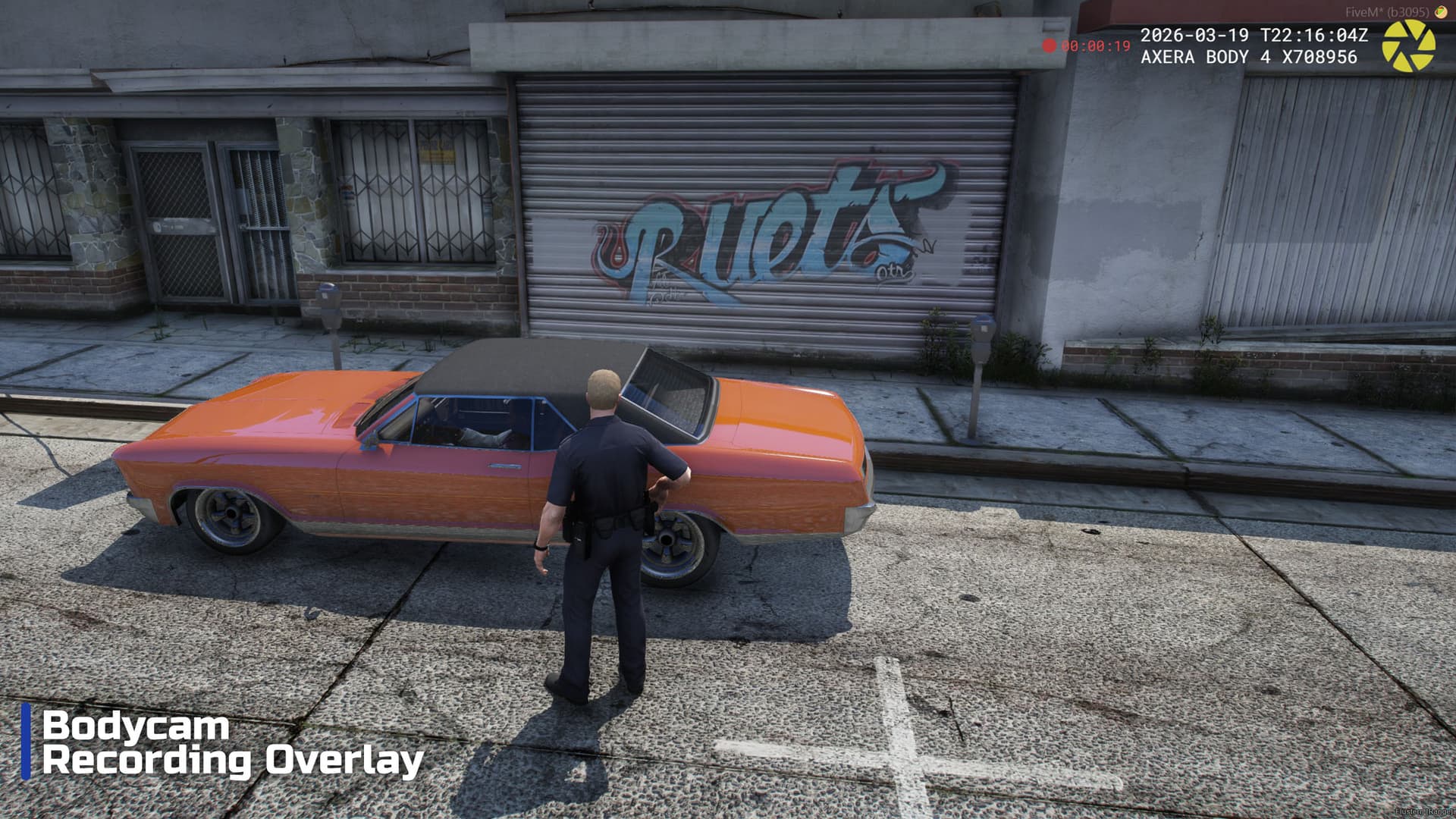Click the red recording indicator dot
Viewport: 1456px width, 819px height.
1049,45
